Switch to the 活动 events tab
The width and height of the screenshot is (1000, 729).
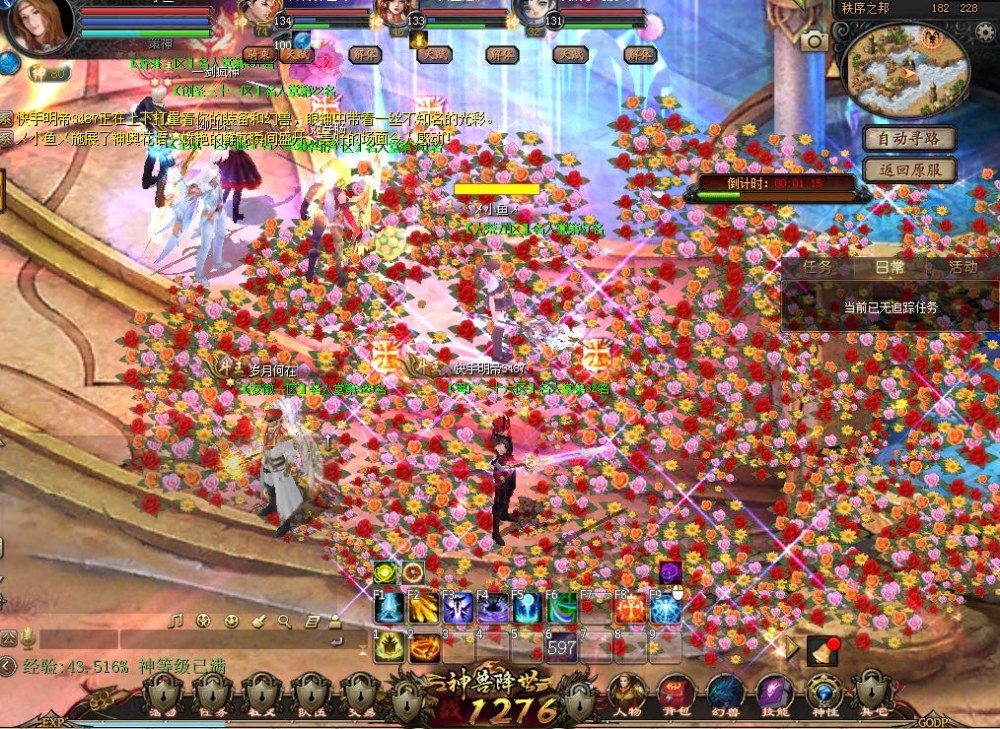[x=962, y=268]
